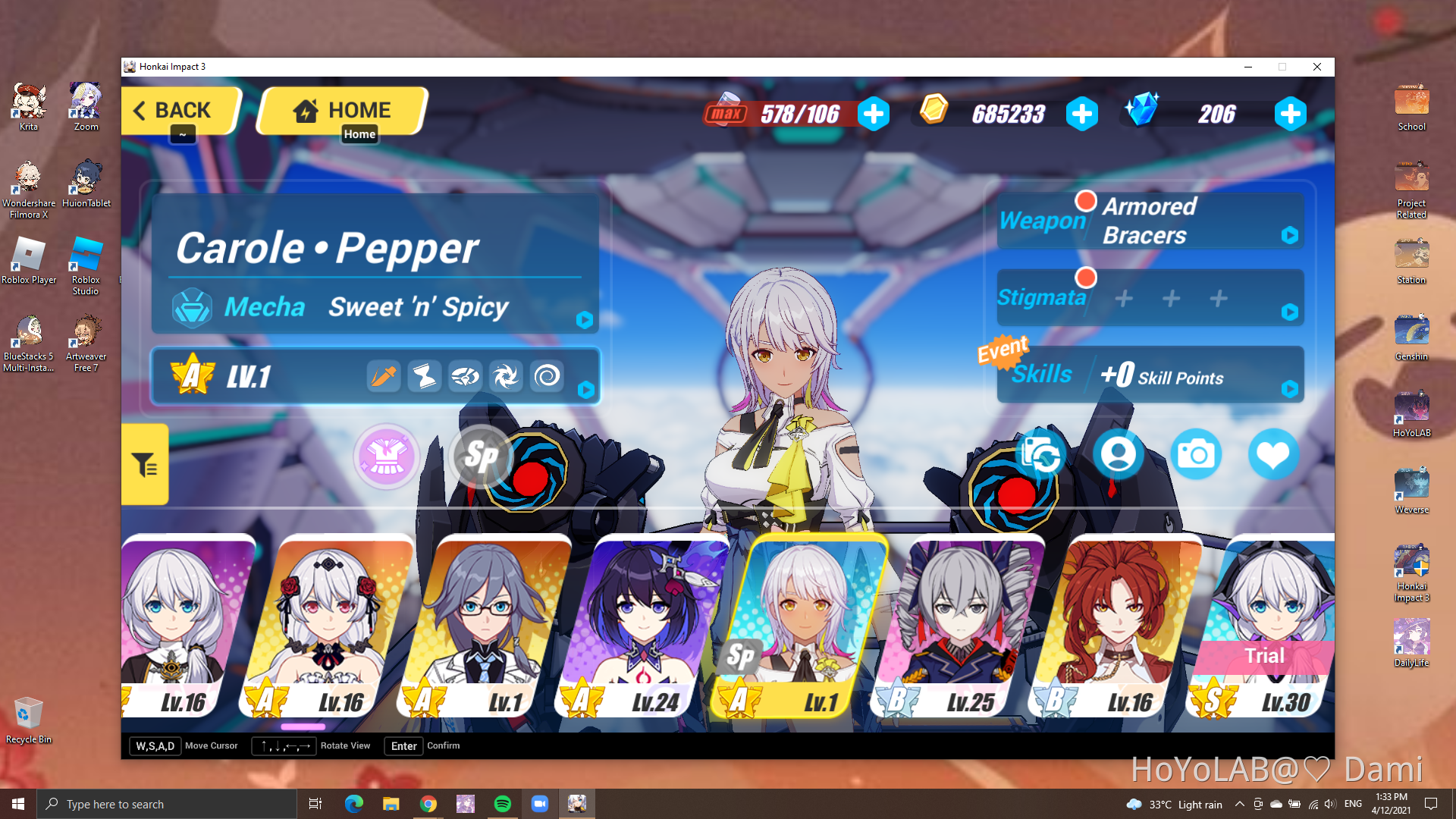This screenshot has width=1456, height=819.
Task: Expand the Carole Pepper character details arrow
Action: (x=584, y=320)
